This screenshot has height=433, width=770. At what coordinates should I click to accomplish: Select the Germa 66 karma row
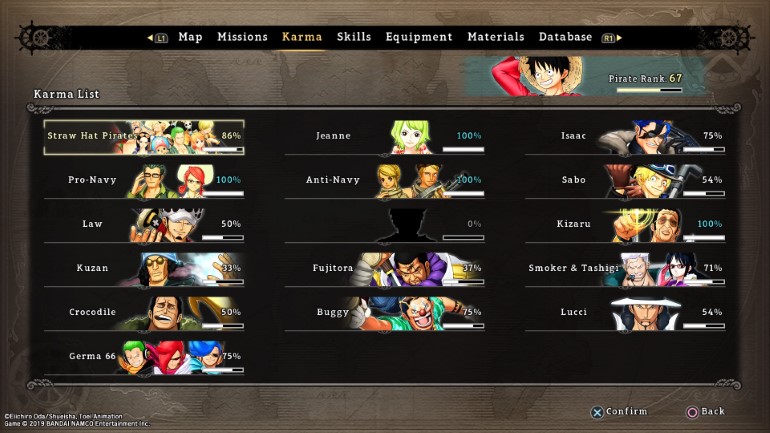click(x=144, y=356)
